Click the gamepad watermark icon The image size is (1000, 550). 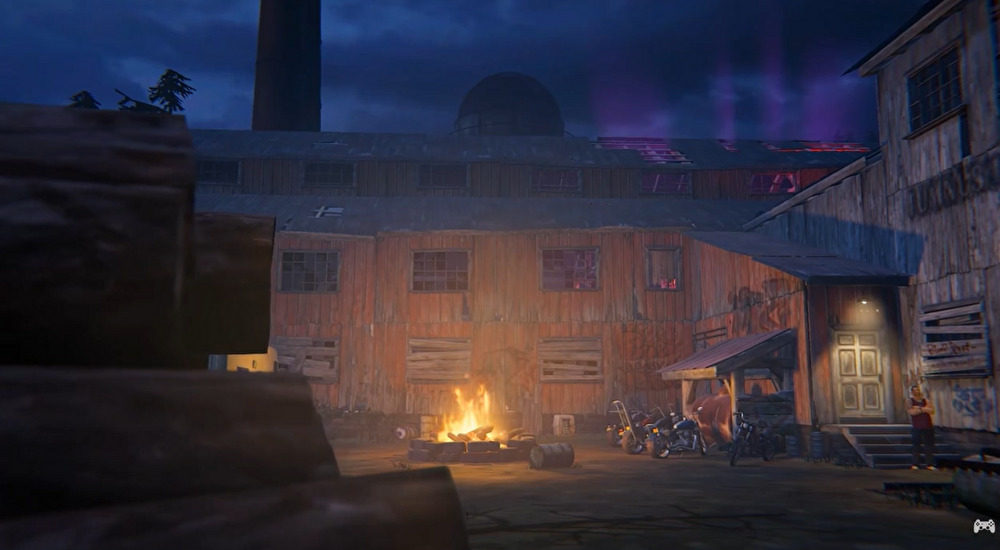[983, 526]
